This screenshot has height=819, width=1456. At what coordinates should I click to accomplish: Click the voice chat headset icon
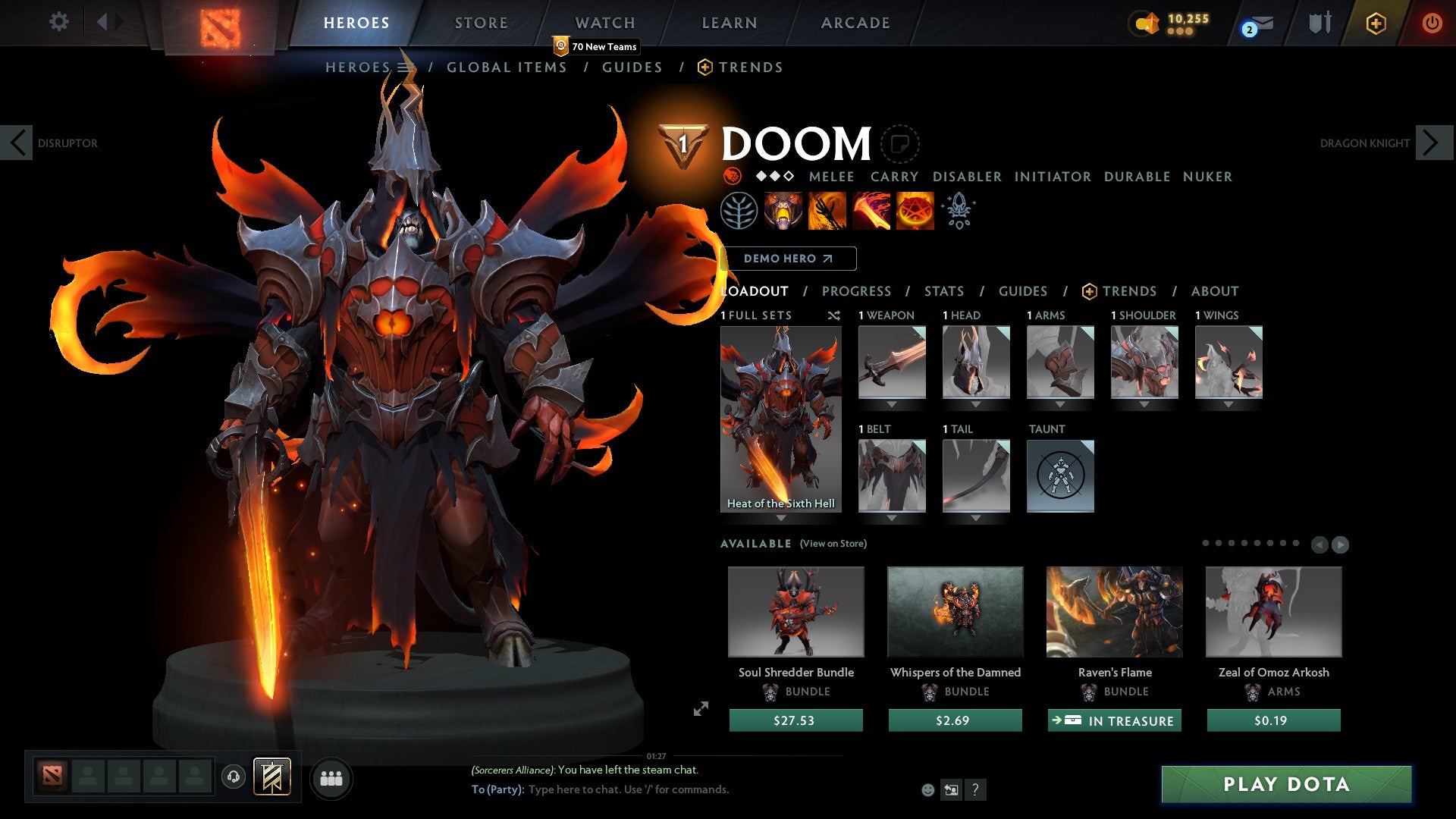click(x=234, y=777)
